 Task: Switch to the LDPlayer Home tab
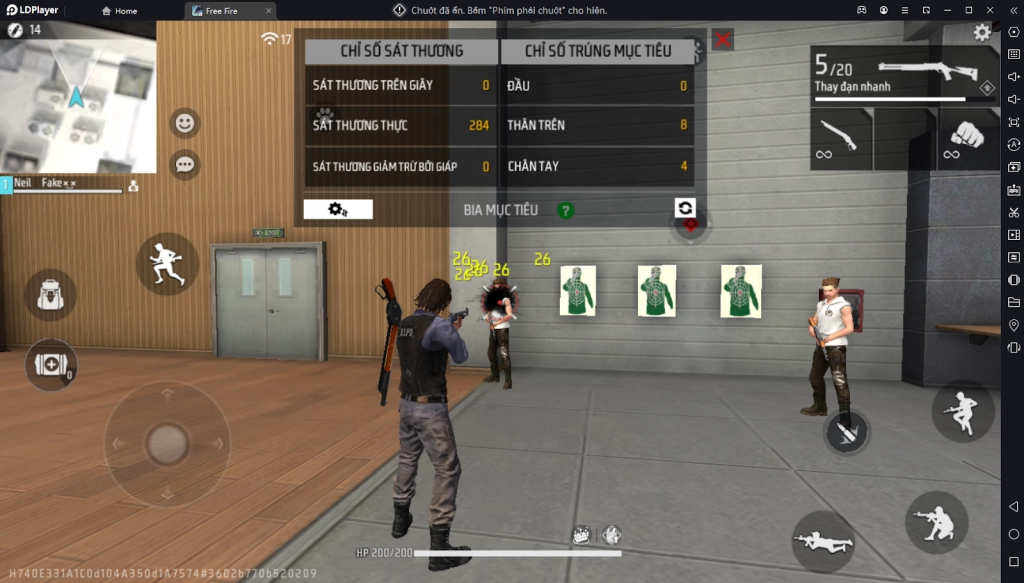click(120, 11)
